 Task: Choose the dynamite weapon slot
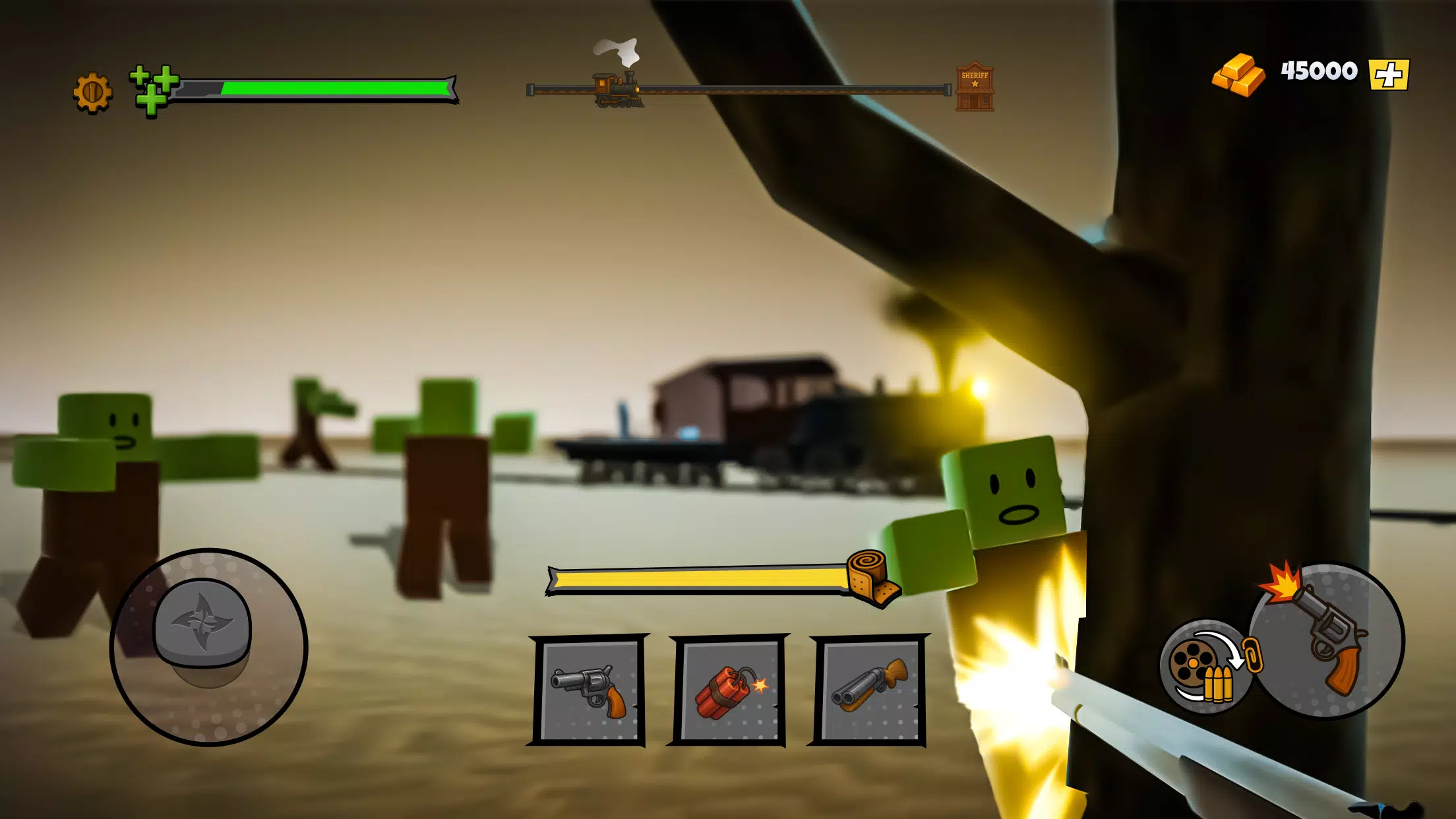click(729, 691)
